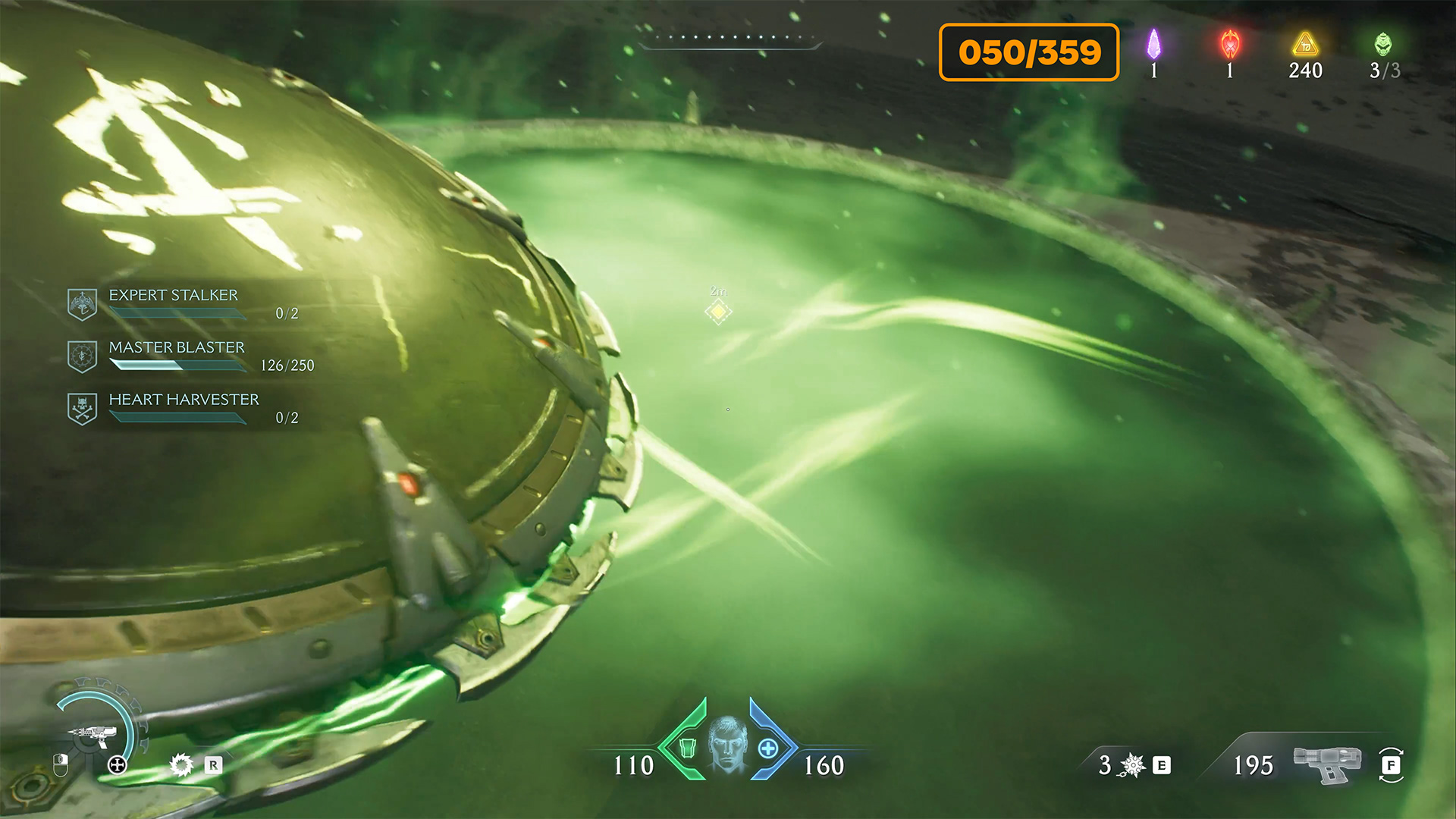Click the spiked shield-saw ability icon
Viewport: 1456px width, 819px height.
(1132, 765)
